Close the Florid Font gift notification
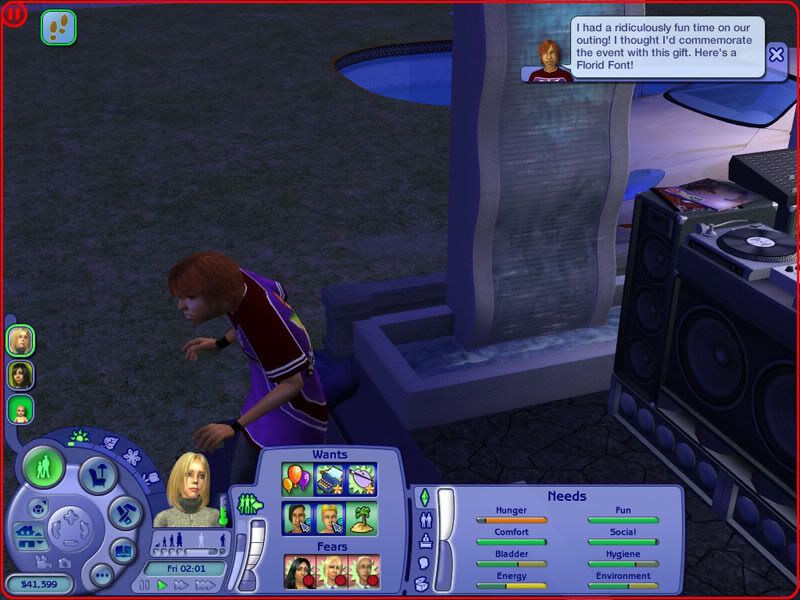800x600 pixels. (x=776, y=55)
